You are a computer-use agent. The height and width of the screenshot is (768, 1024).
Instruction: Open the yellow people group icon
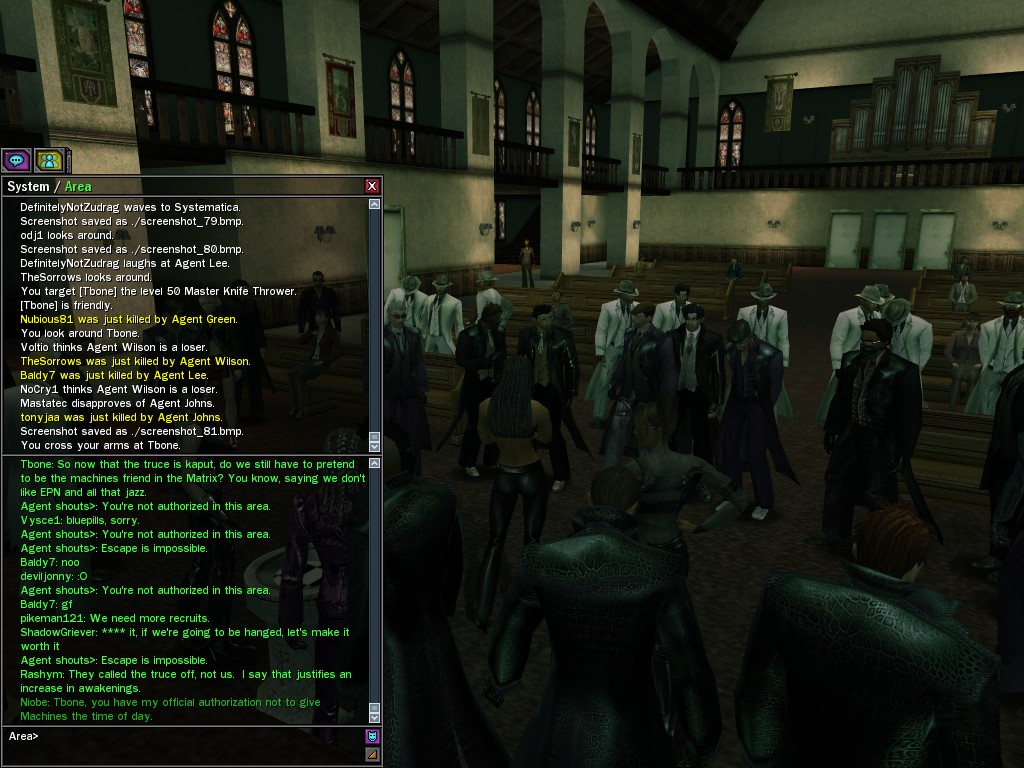[x=48, y=160]
